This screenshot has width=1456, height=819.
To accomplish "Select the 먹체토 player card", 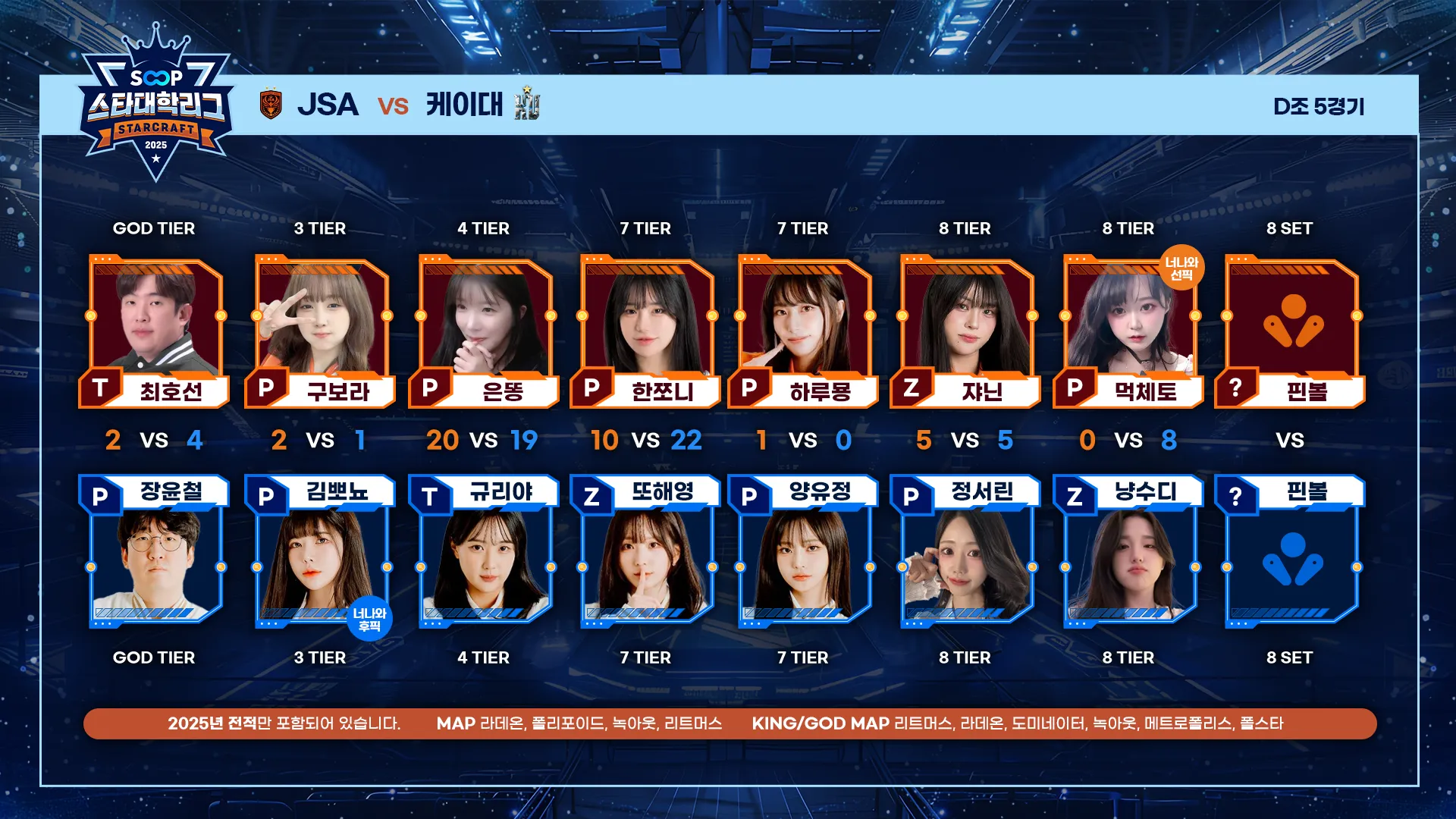I will (x=1129, y=330).
